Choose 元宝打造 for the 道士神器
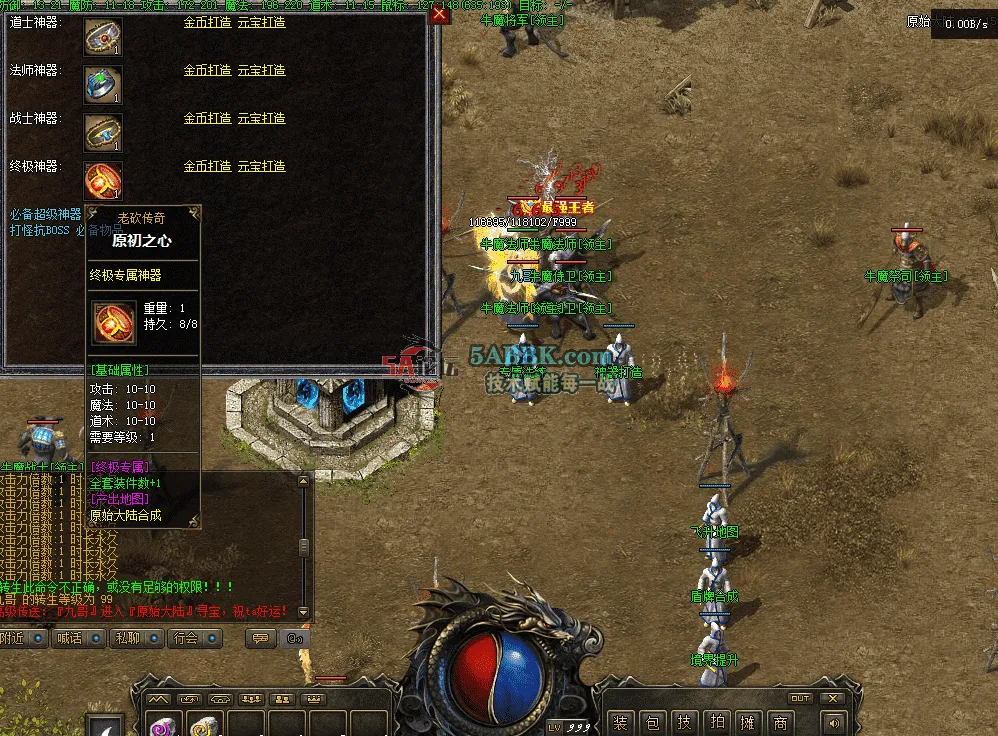Screen dimensions: 998x736 (261, 22)
